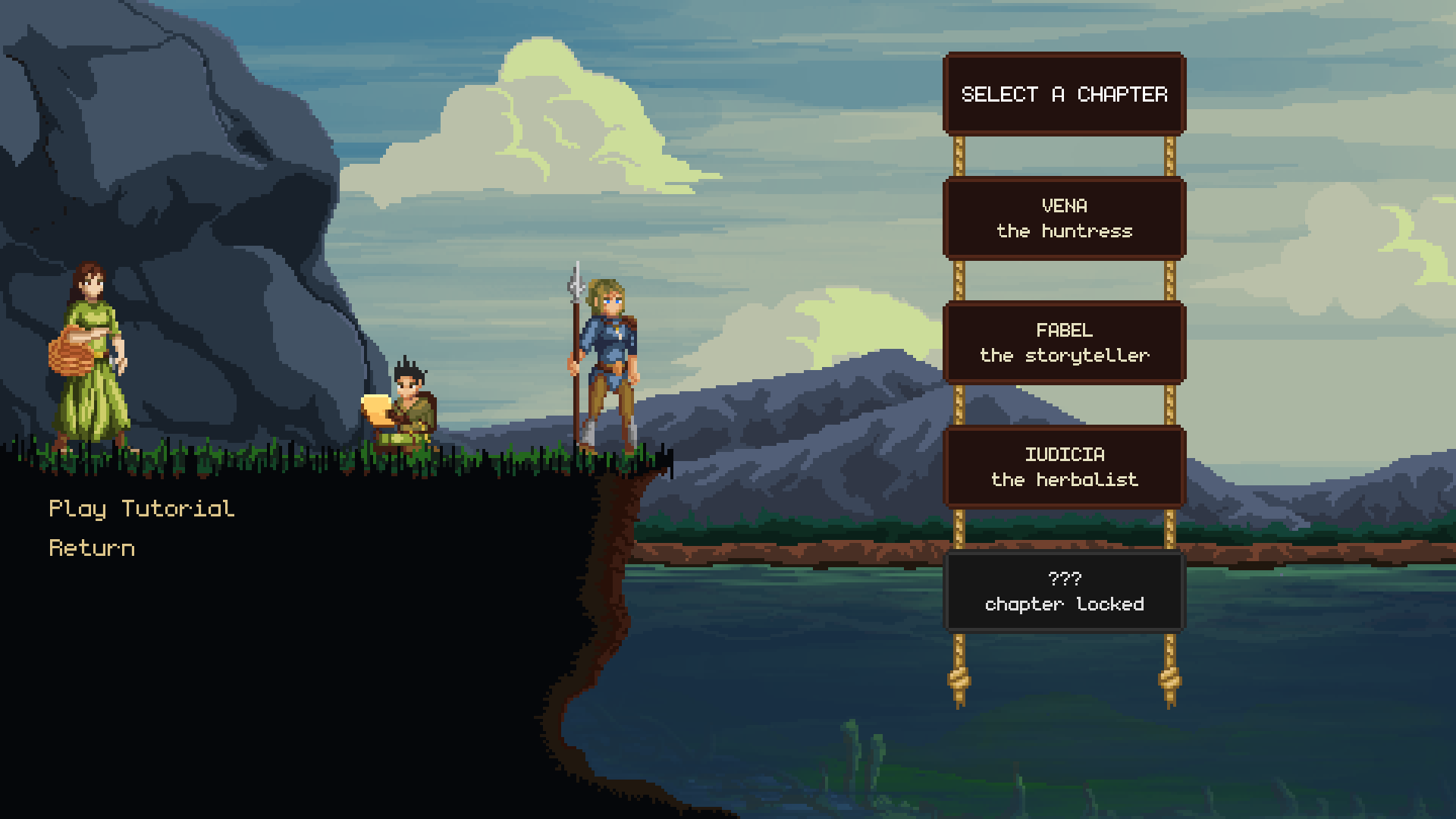Go back with the Return option

(x=92, y=548)
